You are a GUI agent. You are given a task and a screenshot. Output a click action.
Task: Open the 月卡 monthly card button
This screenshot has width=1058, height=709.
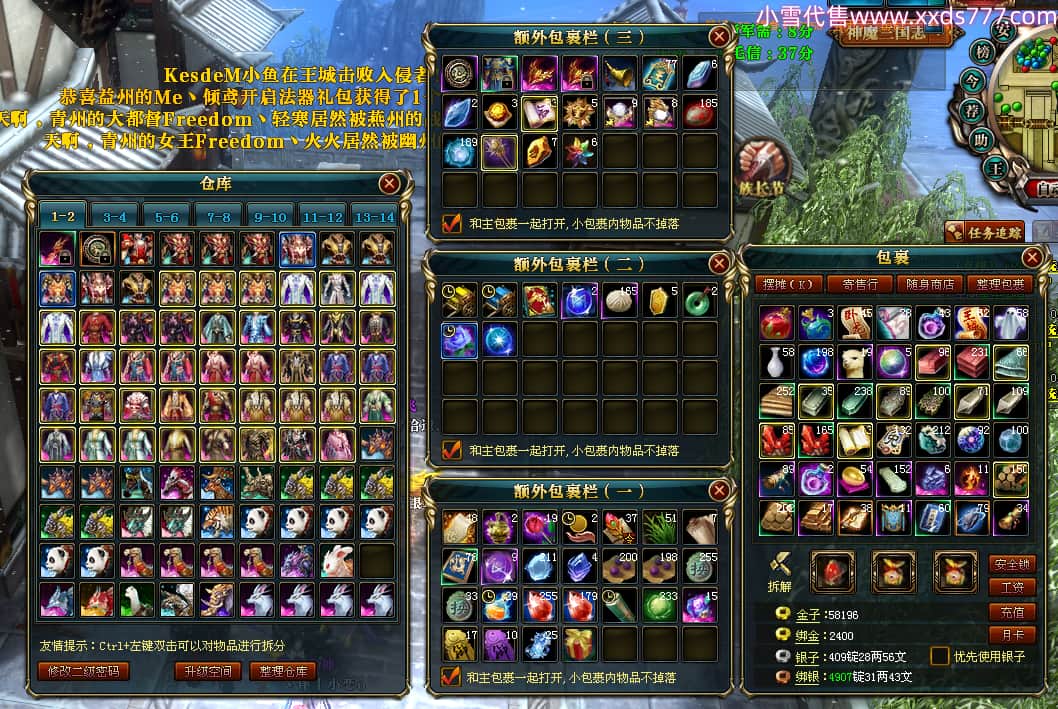coord(1011,635)
